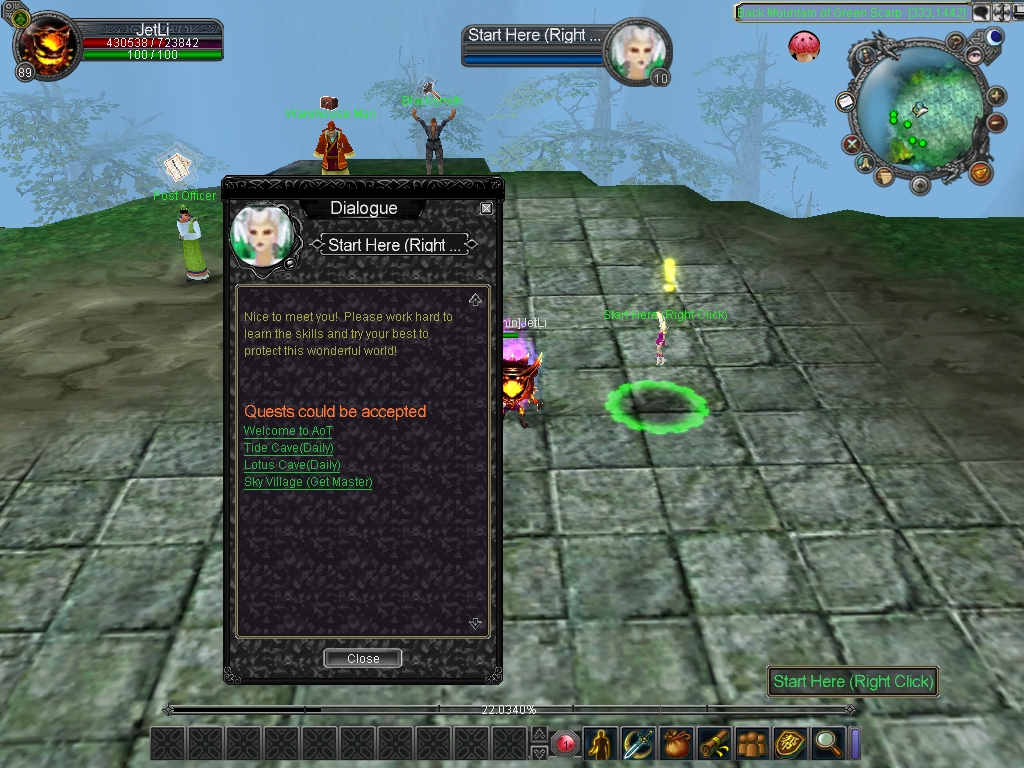Open the guild shield icon

790,743
